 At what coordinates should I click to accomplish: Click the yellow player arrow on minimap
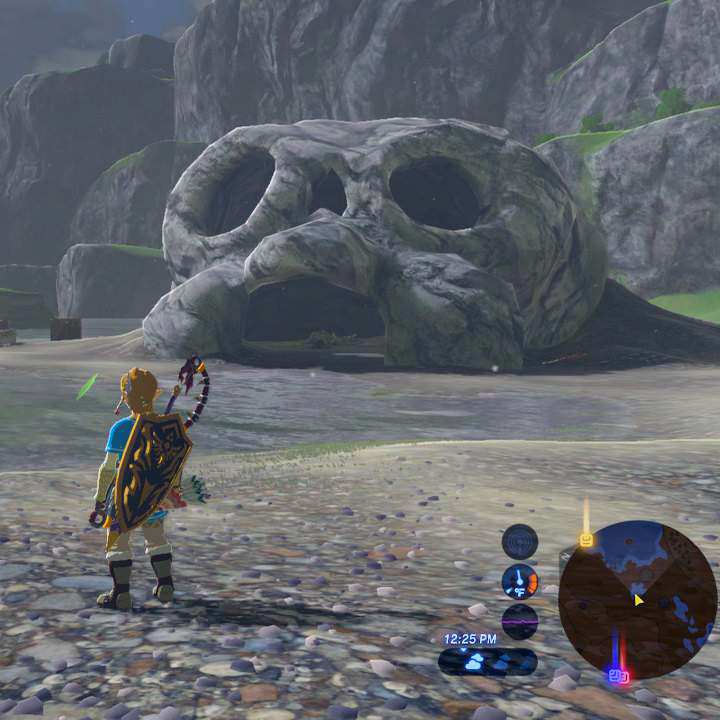[638, 600]
